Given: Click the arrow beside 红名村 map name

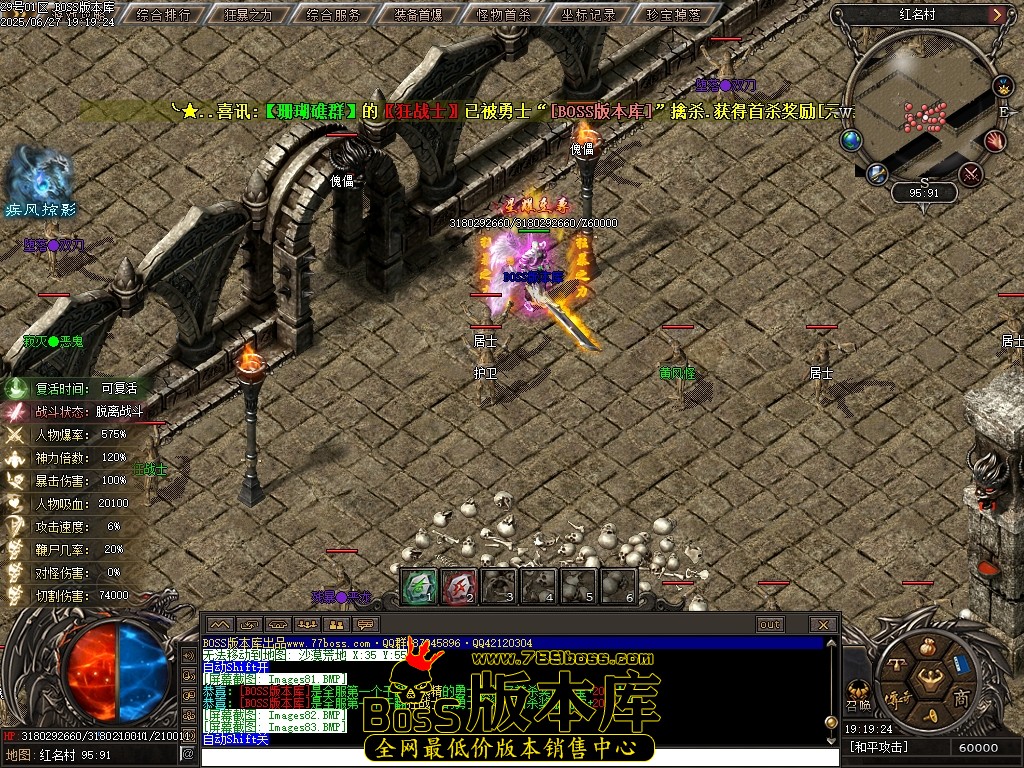Looking at the screenshot, I should [x=997, y=15].
